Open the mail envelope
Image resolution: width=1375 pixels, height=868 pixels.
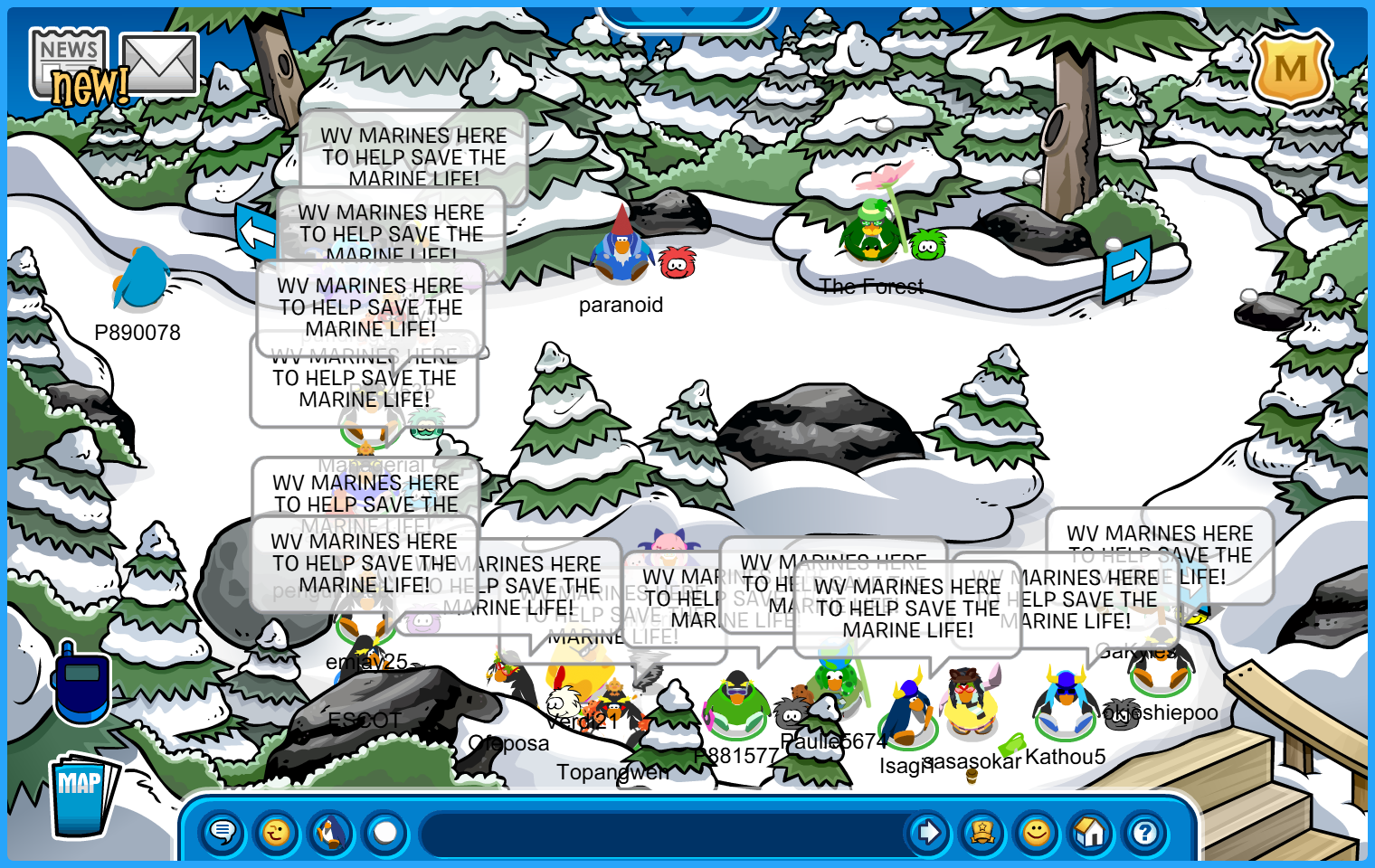[x=160, y=64]
